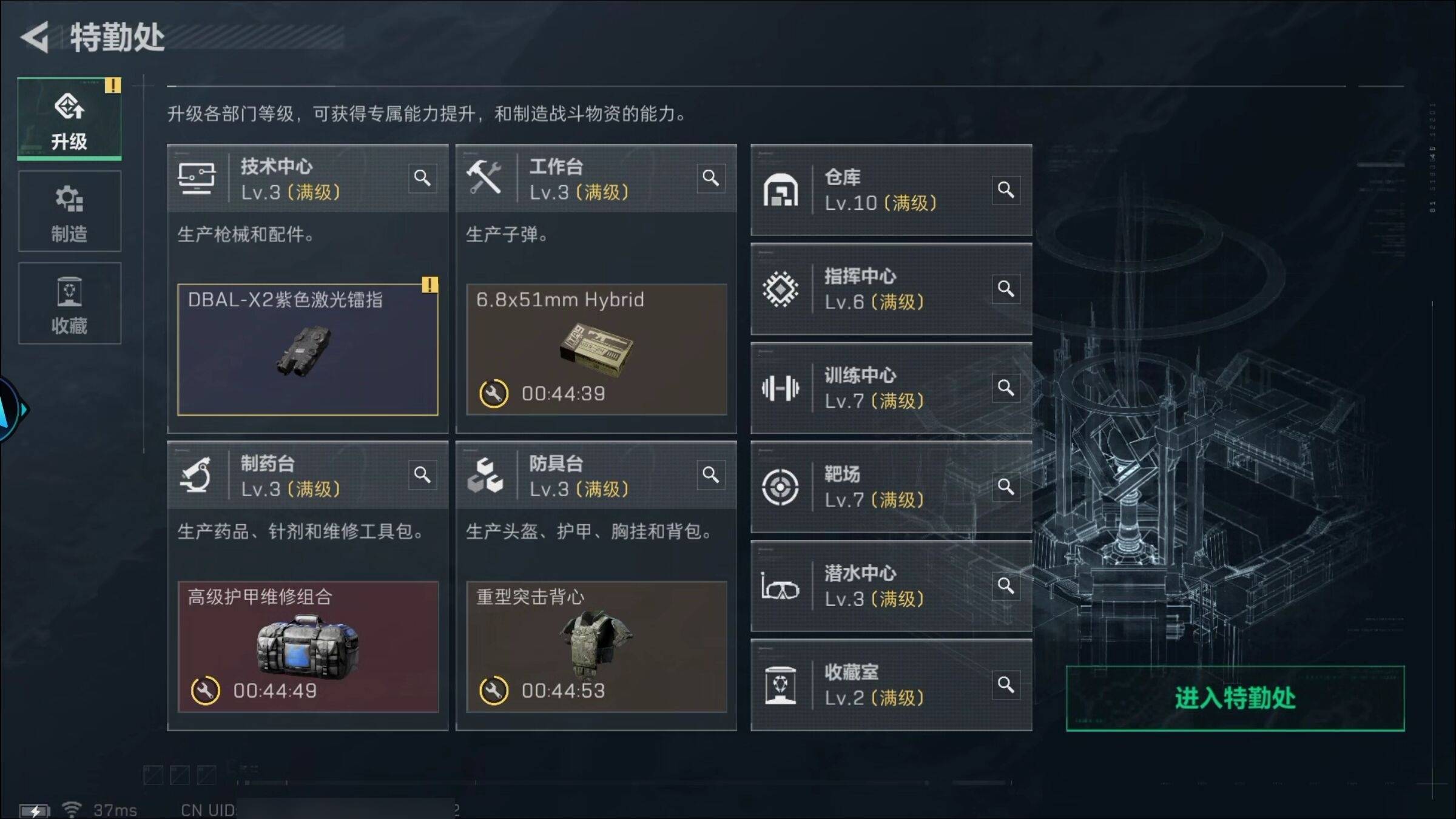
Task: Choose the 重型突击背心 production slot
Action: tap(596, 647)
